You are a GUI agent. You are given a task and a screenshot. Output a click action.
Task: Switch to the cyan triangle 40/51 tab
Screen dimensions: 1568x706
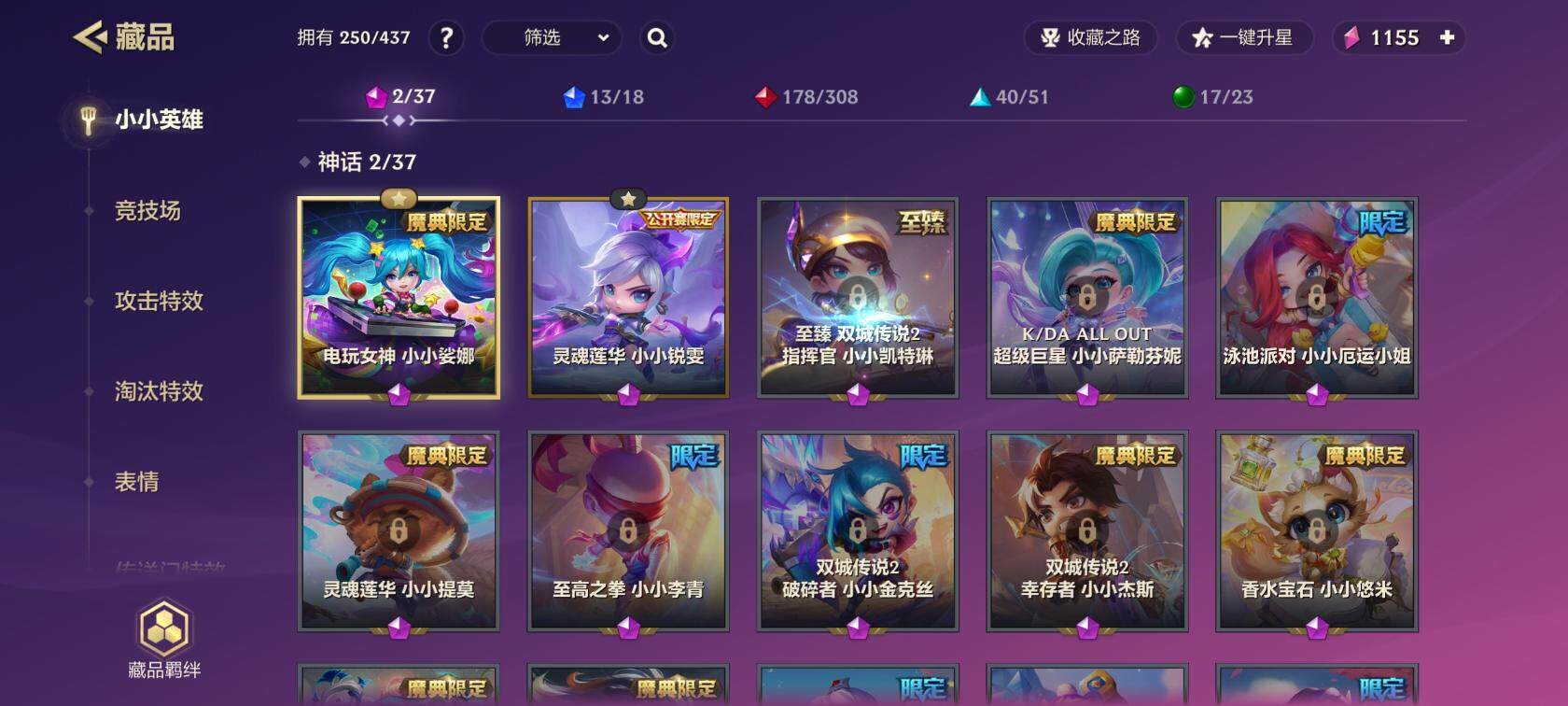click(1009, 97)
